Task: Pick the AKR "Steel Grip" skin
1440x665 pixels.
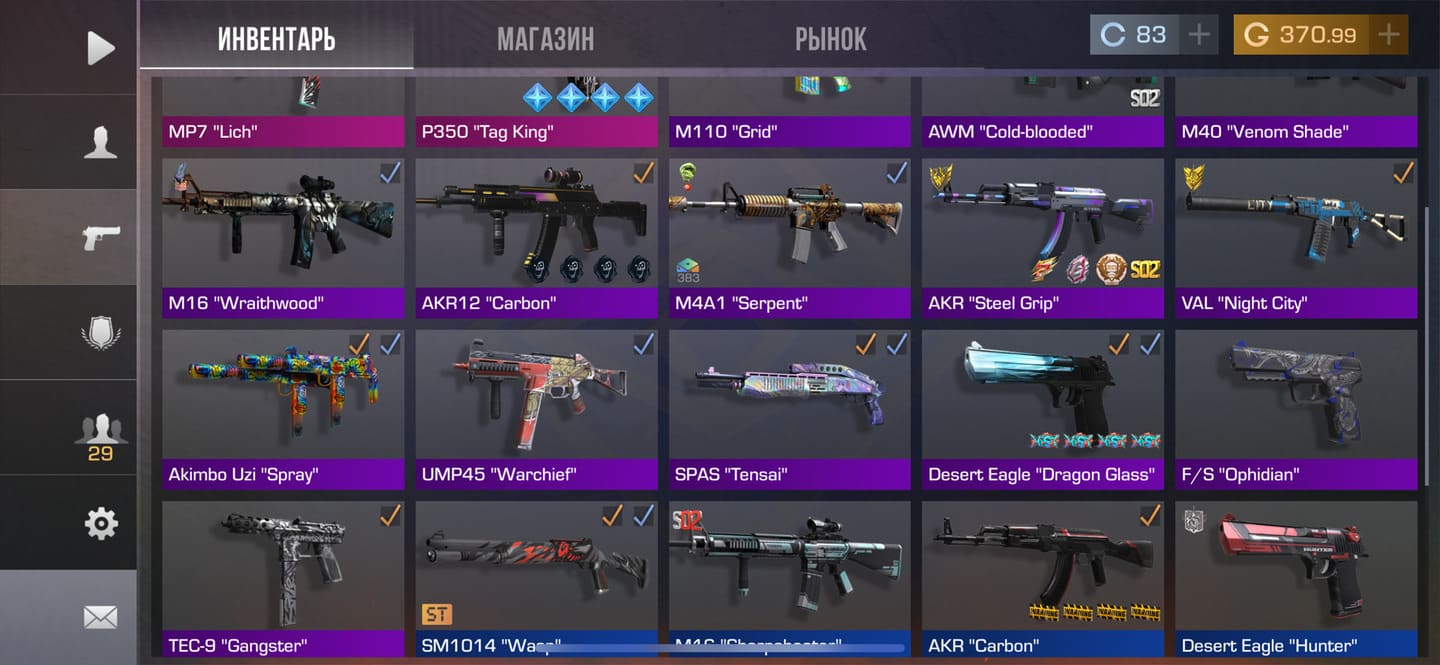Action: 1042,238
